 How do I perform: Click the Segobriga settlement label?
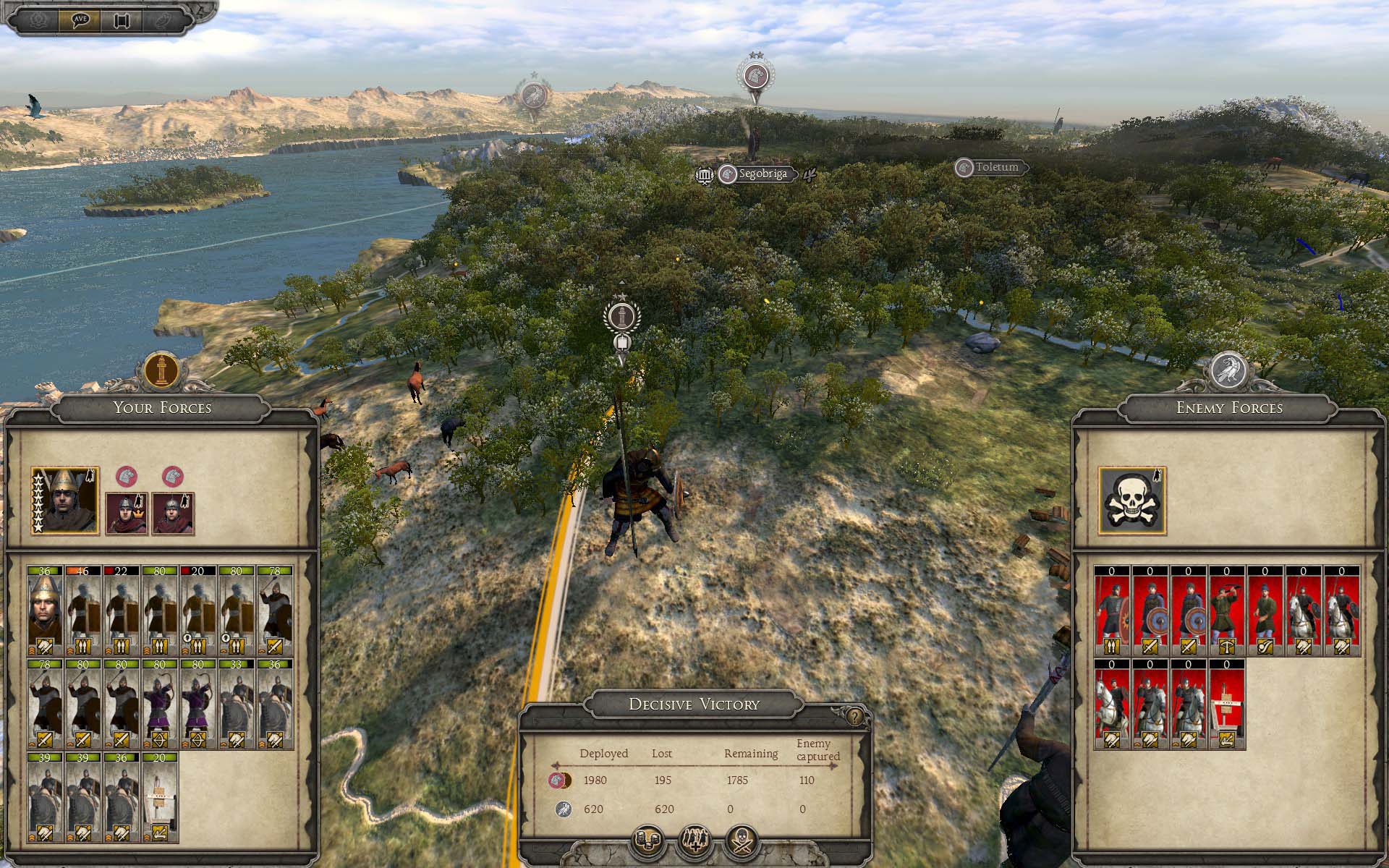[761, 174]
